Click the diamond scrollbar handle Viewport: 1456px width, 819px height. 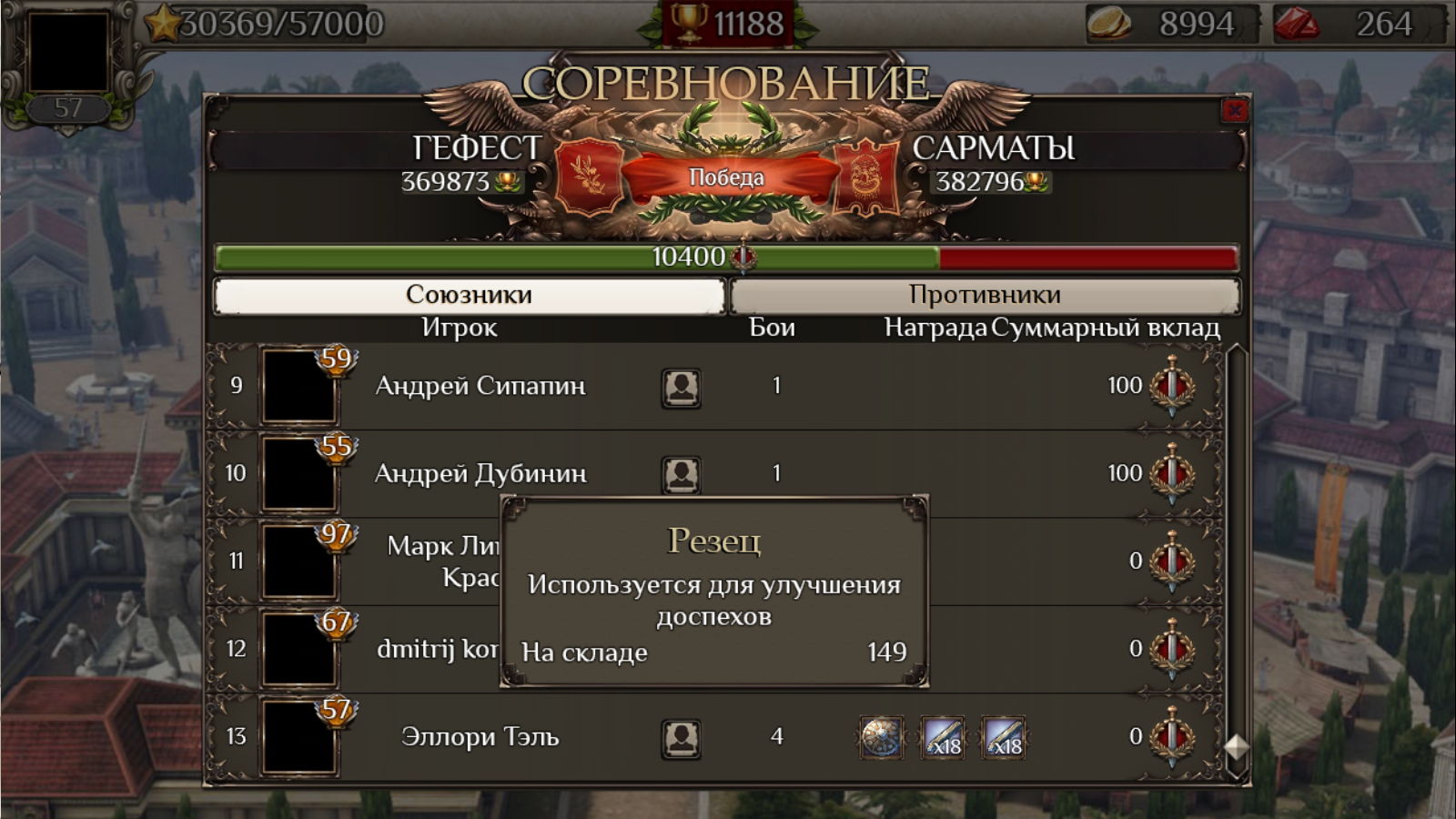click(x=1236, y=747)
